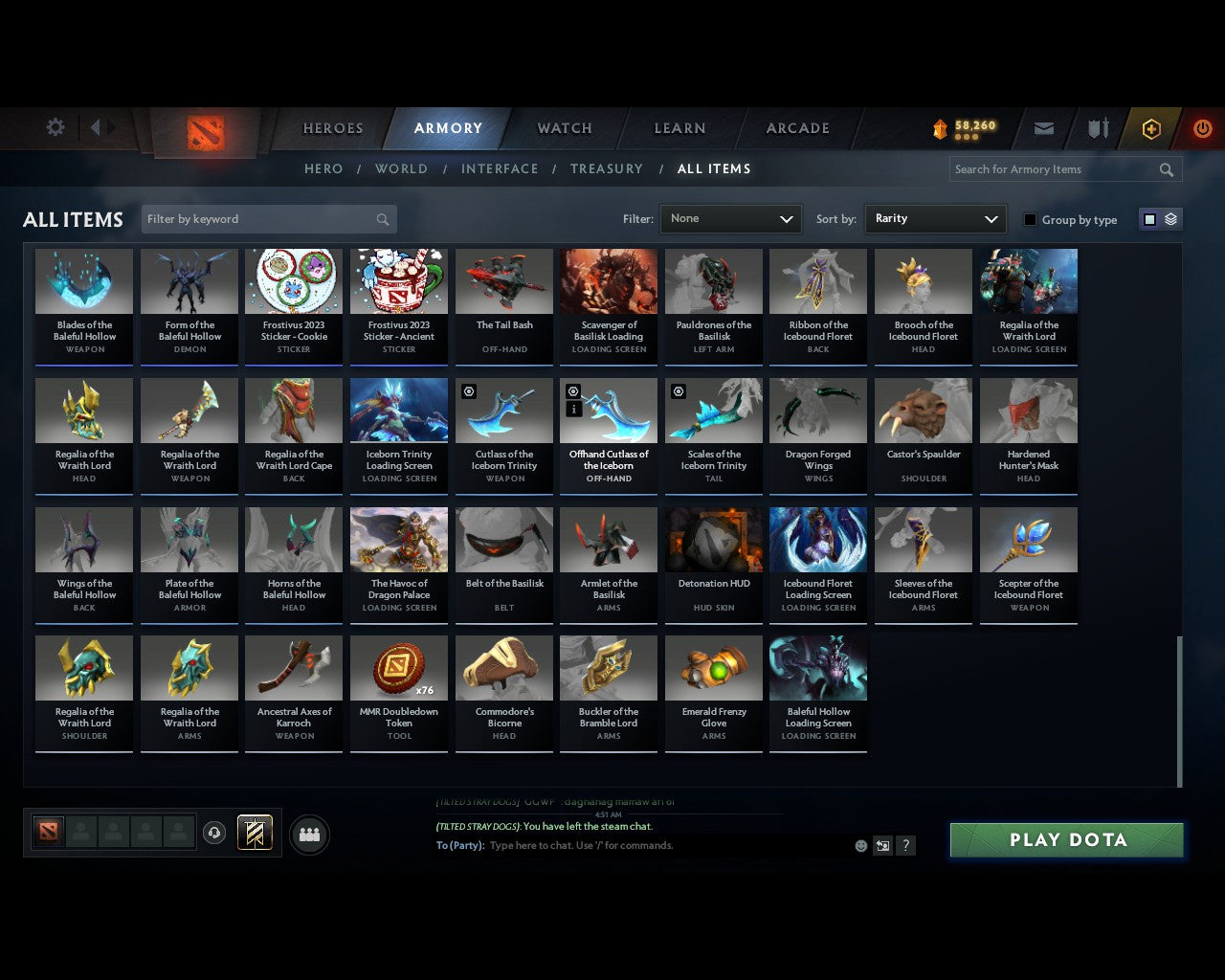Image resolution: width=1225 pixels, height=980 pixels.
Task: Toggle the grid view layout icon
Action: click(x=1148, y=218)
